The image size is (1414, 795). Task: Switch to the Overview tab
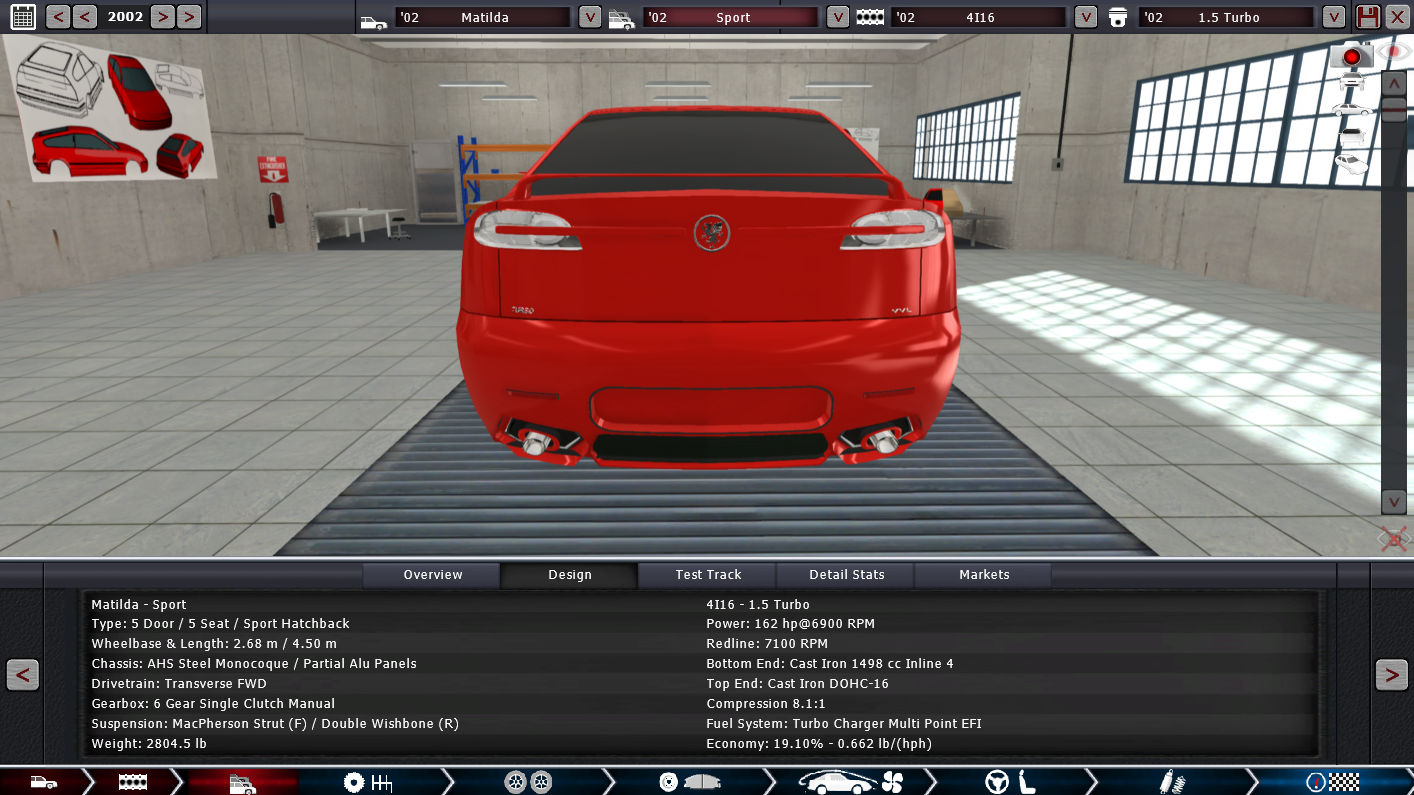click(x=432, y=575)
